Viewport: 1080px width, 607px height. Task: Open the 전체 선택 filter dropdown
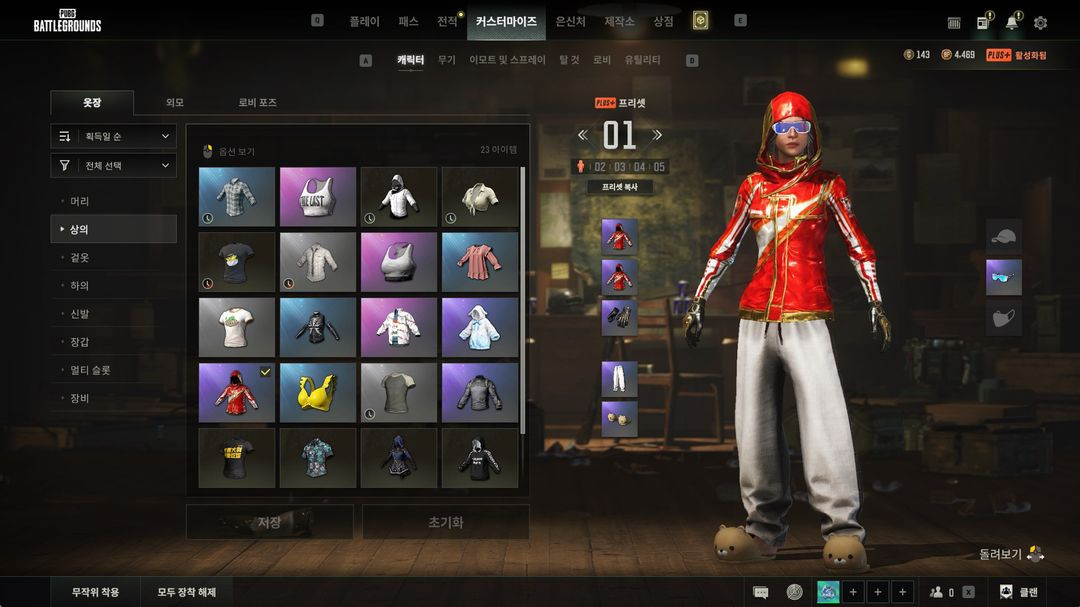pyautogui.click(x=114, y=166)
